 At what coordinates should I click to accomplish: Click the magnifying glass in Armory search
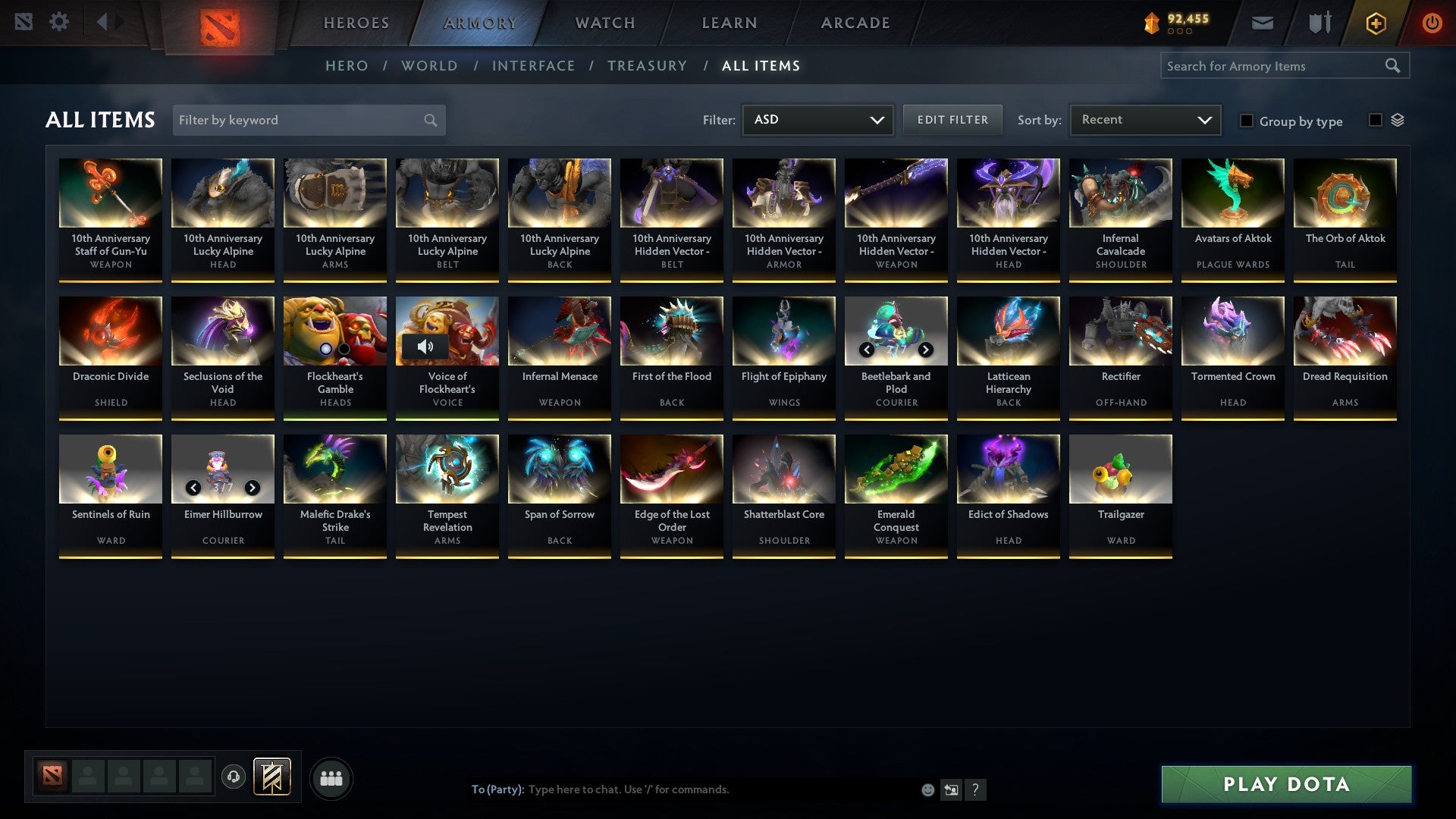1394,66
